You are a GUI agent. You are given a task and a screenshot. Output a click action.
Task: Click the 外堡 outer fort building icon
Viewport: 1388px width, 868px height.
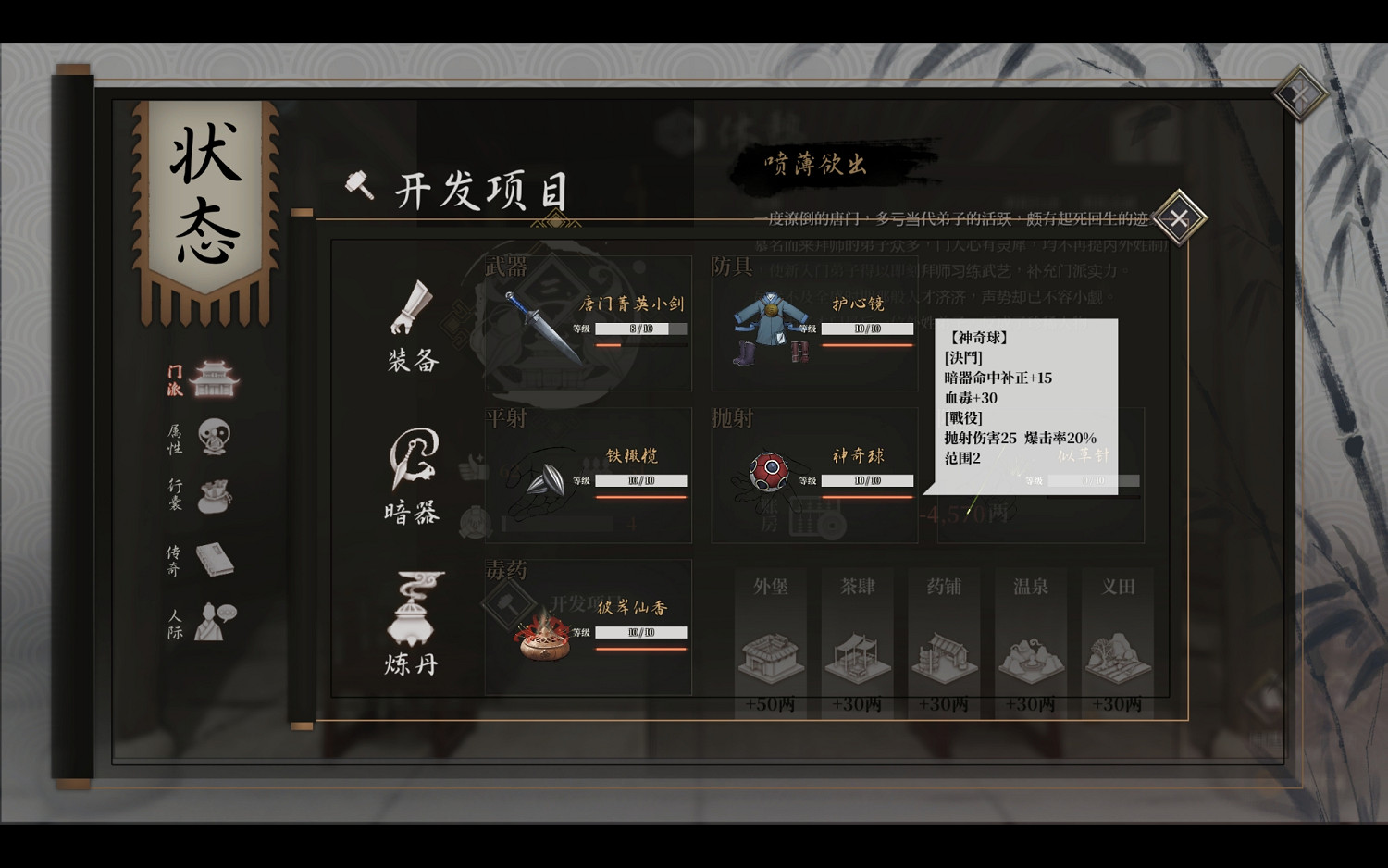click(x=771, y=657)
